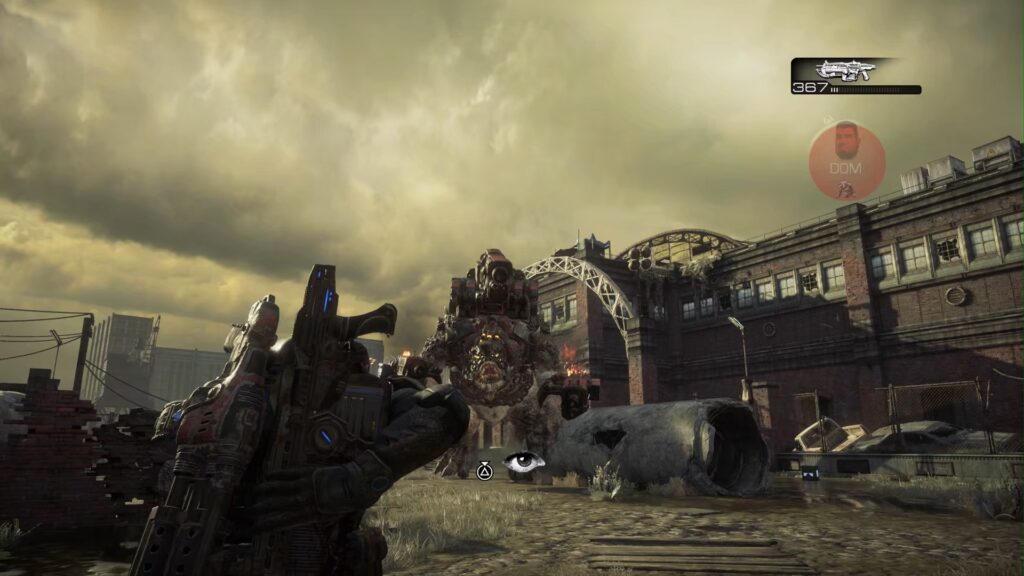Activate the eye point-of-interest icon
1024x576 pixels.
click(524, 462)
